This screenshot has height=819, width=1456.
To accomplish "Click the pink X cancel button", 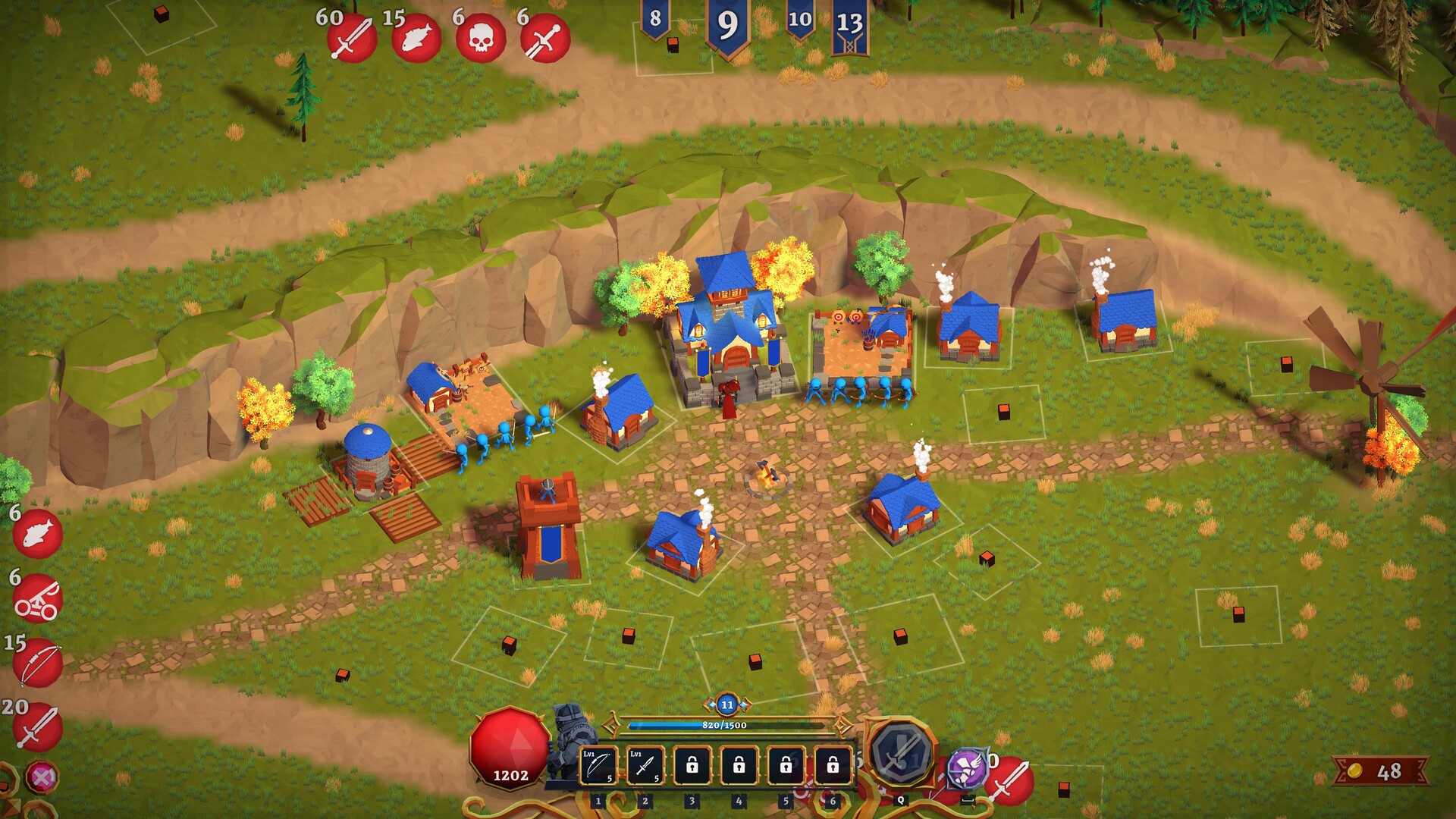I will coord(41,777).
